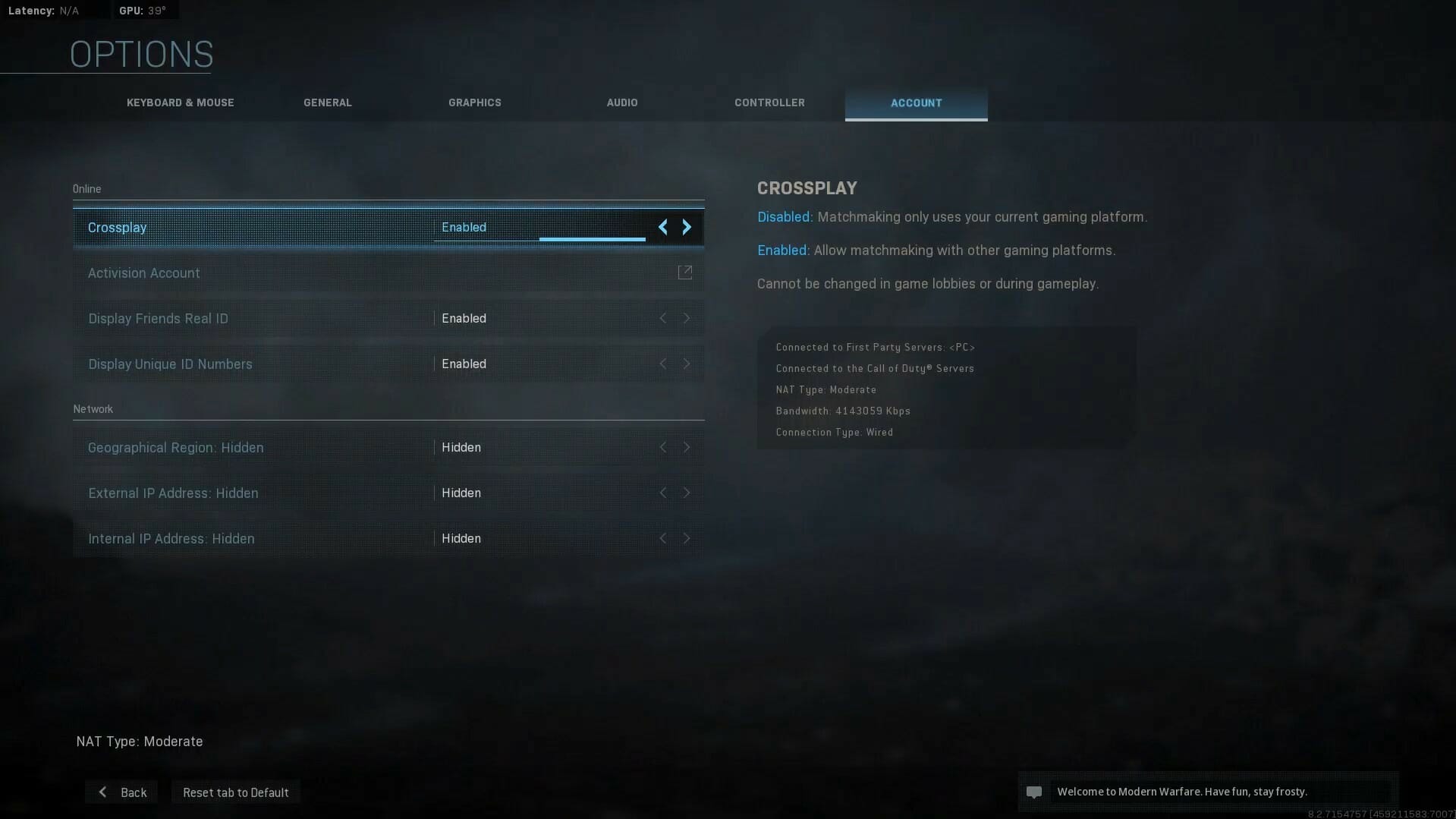Click the left chevron for Geographical Region
Image resolution: width=1456 pixels, height=819 pixels.
tap(664, 447)
